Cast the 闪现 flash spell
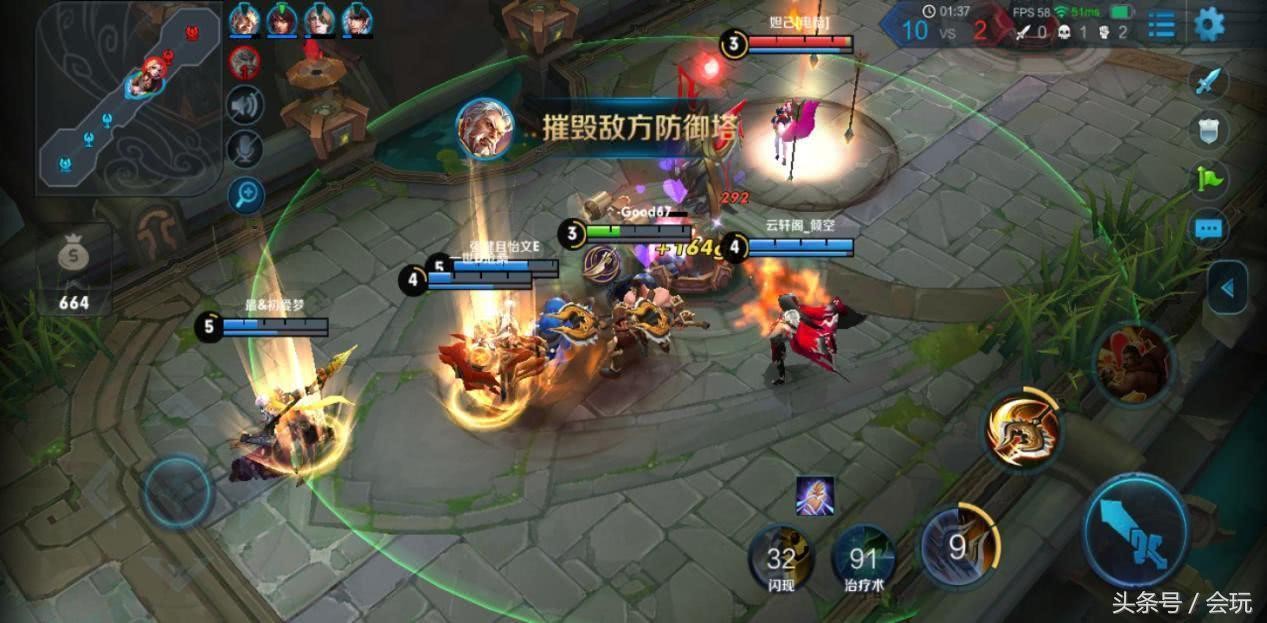The width and height of the screenshot is (1267, 623). click(x=781, y=556)
